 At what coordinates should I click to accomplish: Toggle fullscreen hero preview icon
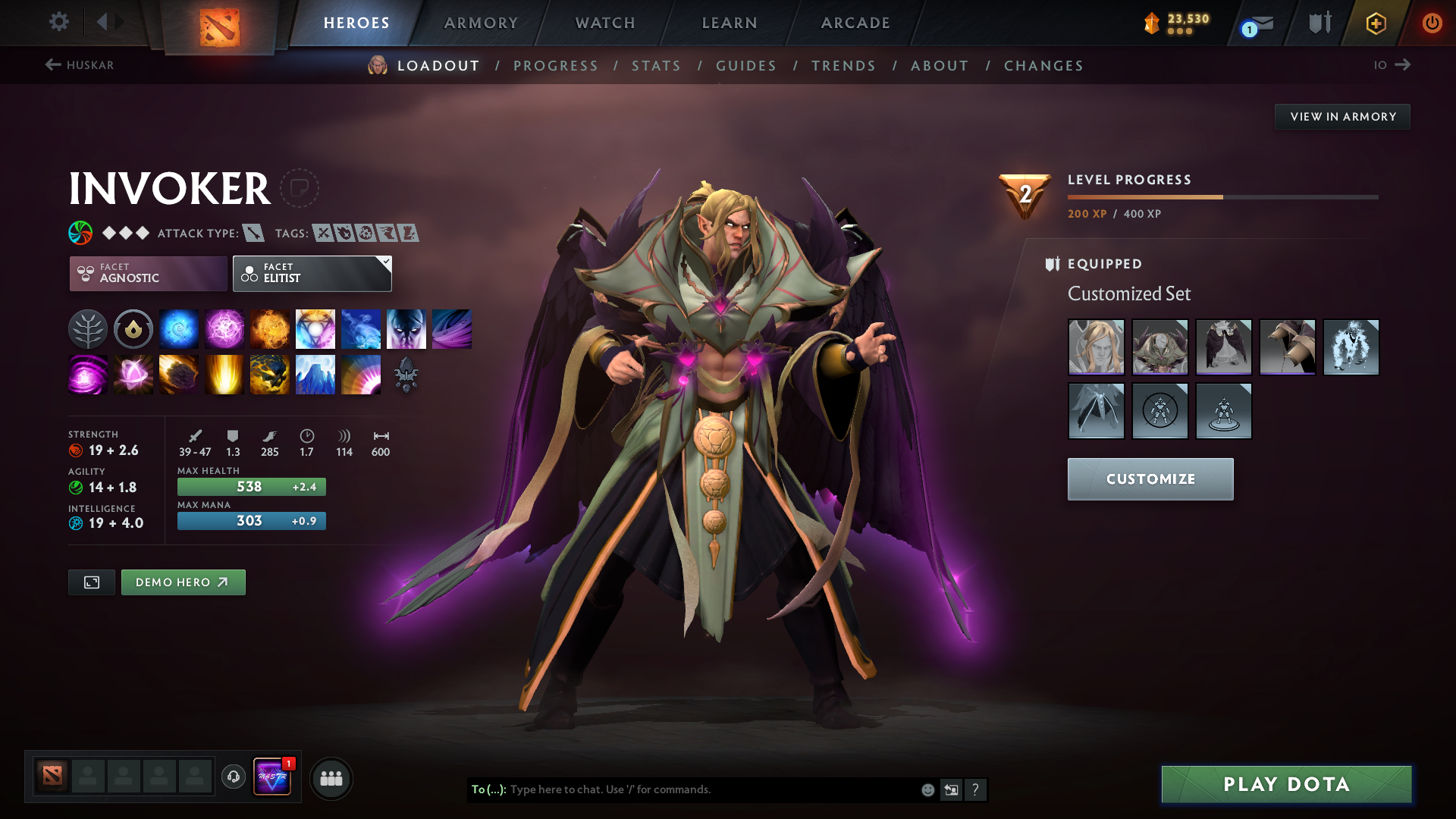[x=91, y=582]
